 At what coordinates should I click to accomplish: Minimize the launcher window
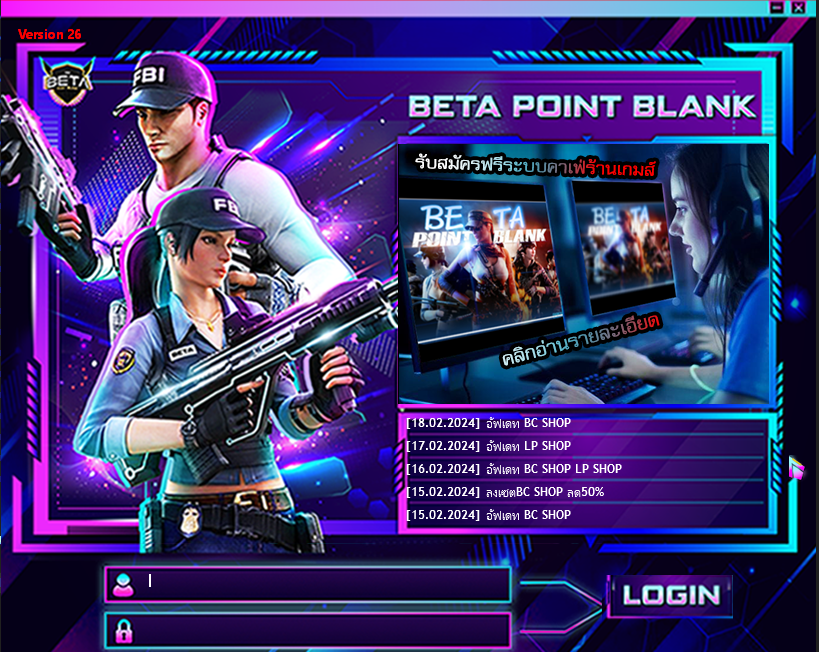(x=777, y=7)
